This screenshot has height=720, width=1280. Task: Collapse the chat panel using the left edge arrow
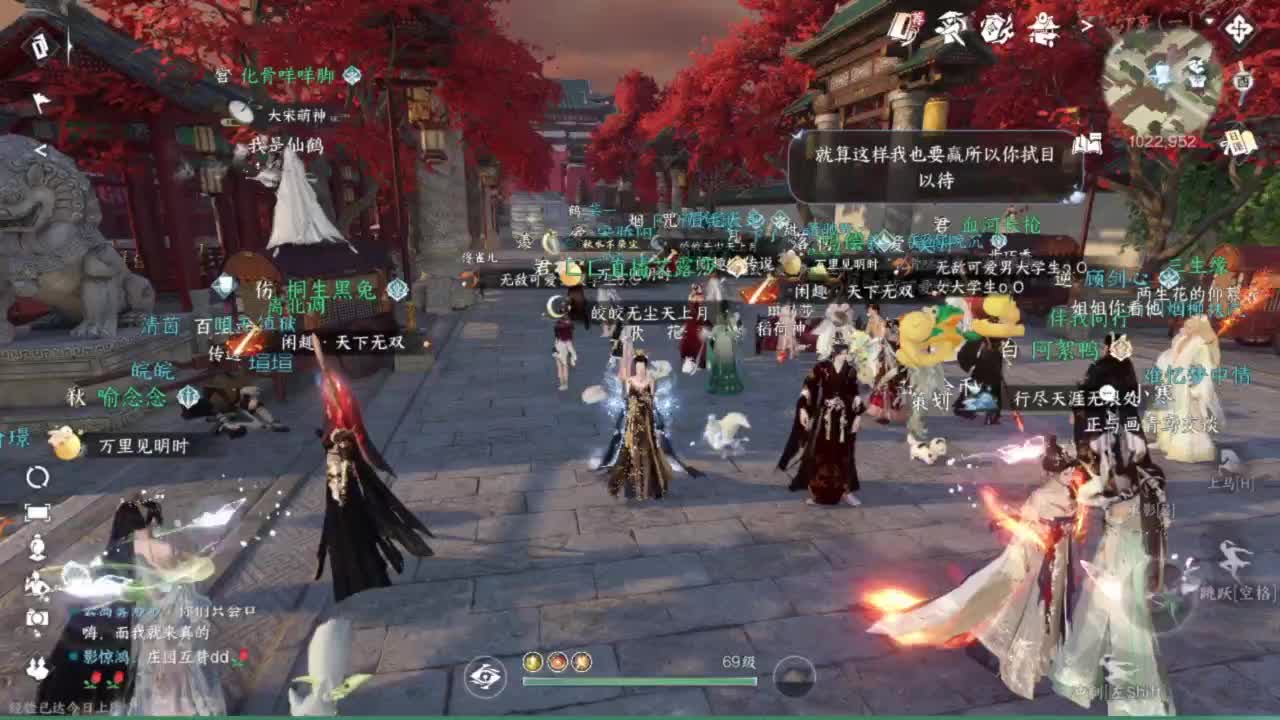tap(40, 150)
